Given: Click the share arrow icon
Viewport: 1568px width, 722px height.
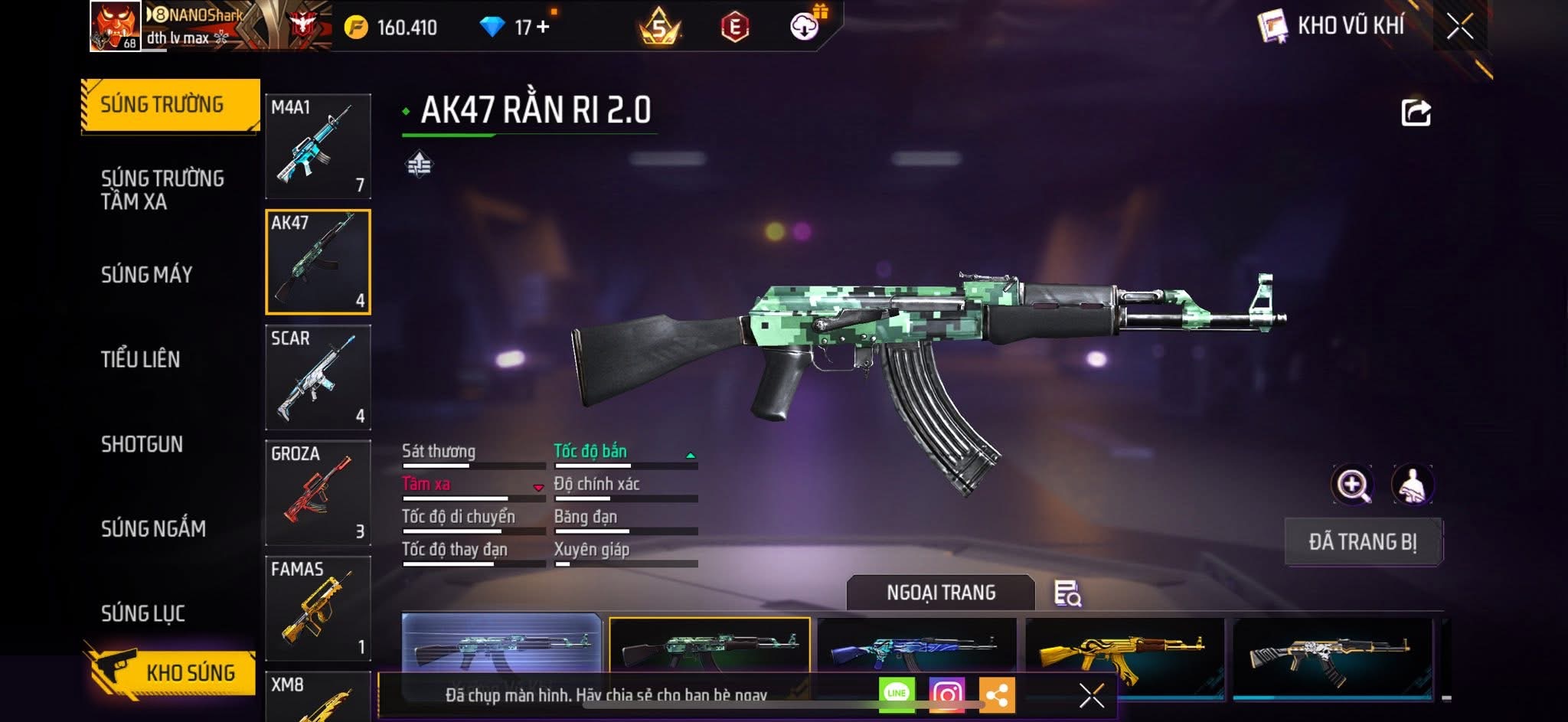Looking at the screenshot, I should point(1416,113).
